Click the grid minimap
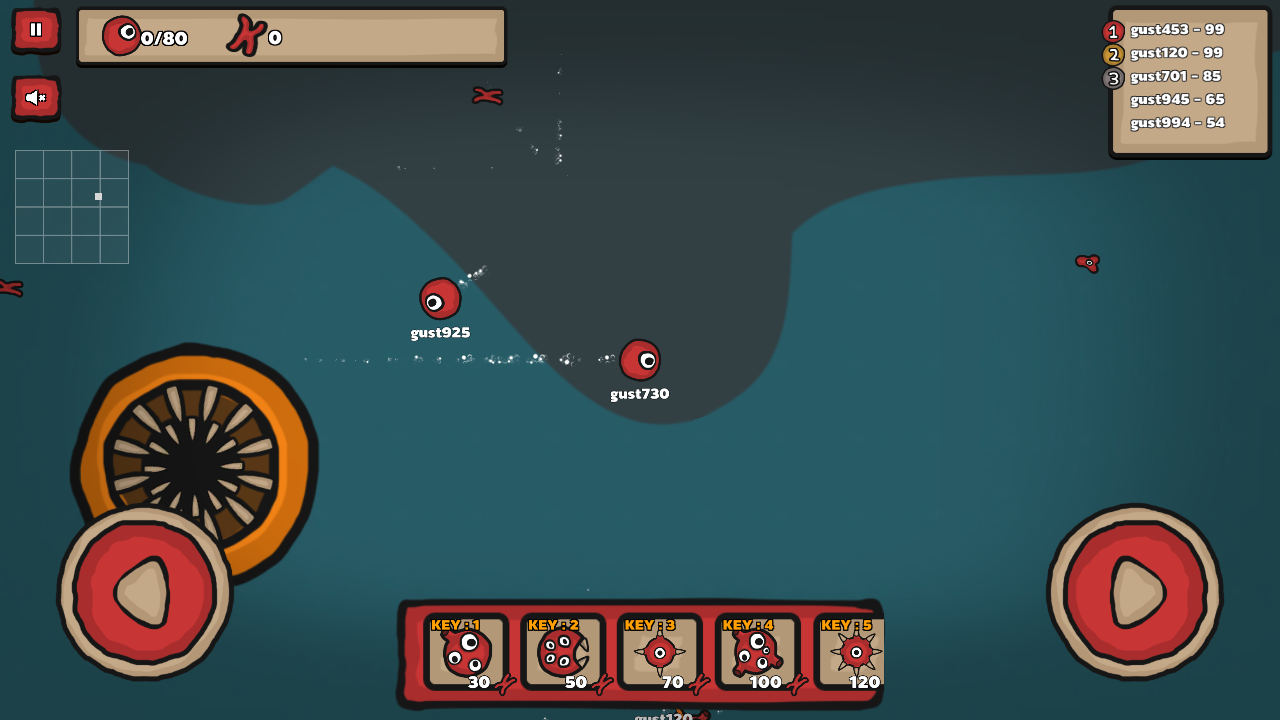Screen dimensions: 1280x720 tap(72, 207)
